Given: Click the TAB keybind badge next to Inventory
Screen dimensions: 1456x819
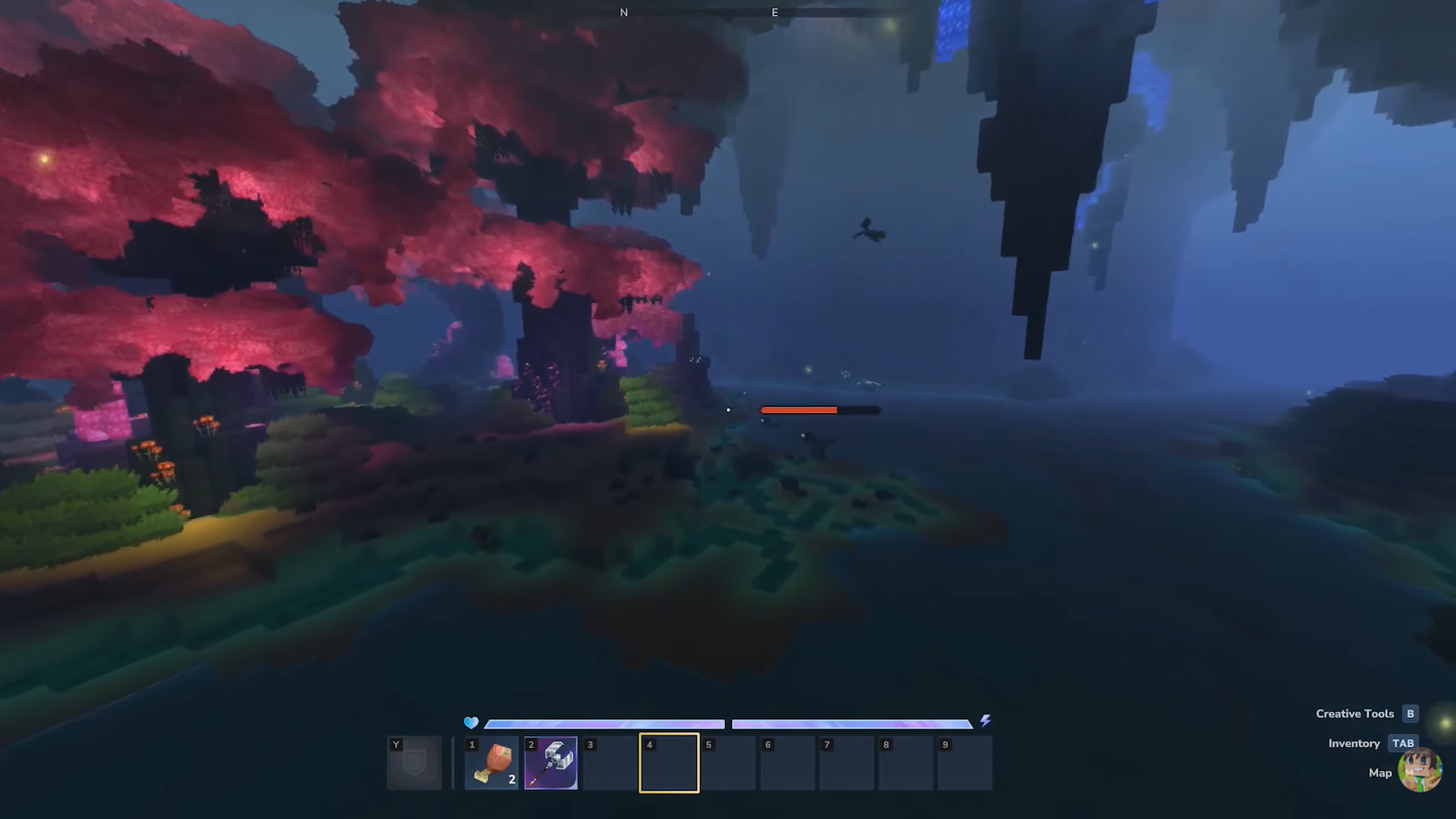Looking at the screenshot, I should [x=1402, y=743].
